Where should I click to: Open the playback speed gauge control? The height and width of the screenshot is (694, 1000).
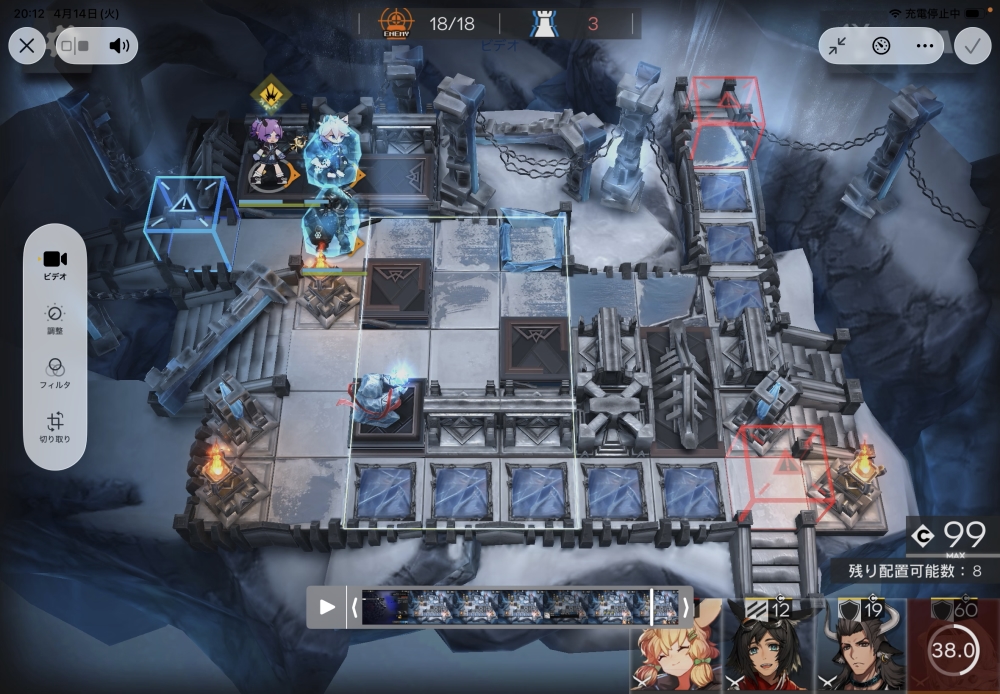click(x=881, y=46)
